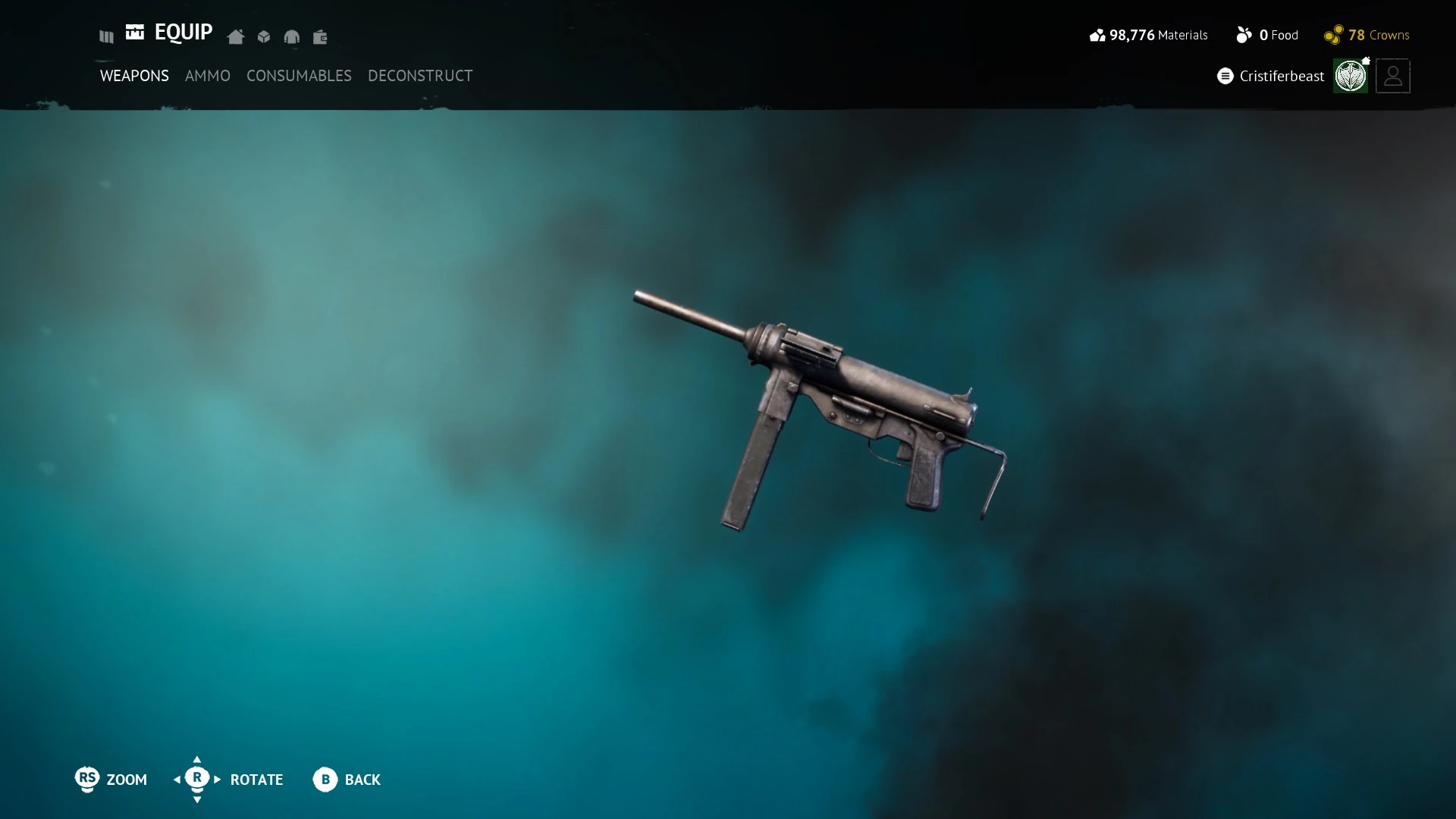Image resolution: width=1456 pixels, height=819 pixels.
Task: Open the CONSUMABLES tab
Action: (x=299, y=76)
